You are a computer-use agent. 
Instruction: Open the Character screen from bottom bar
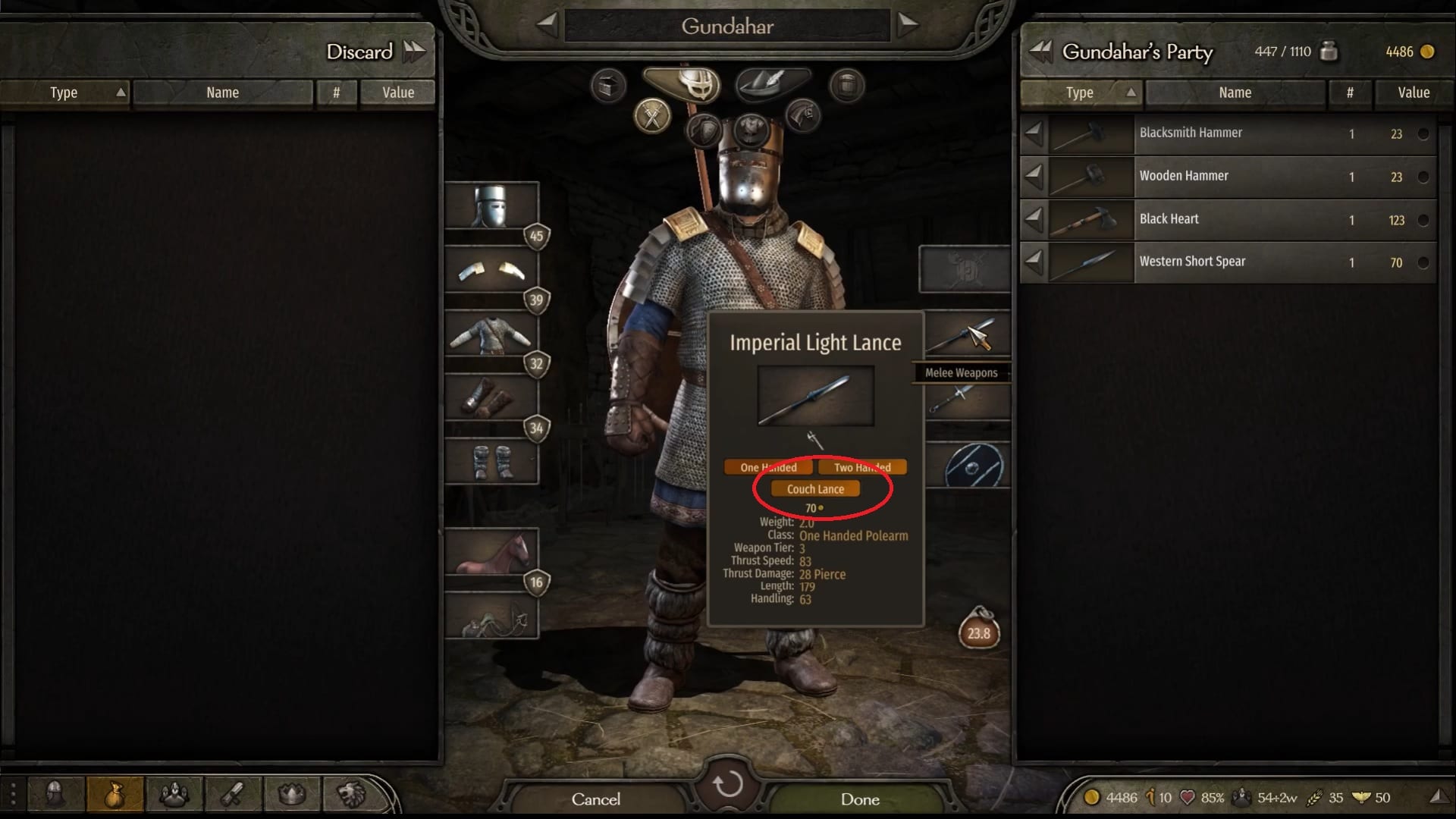(x=54, y=794)
